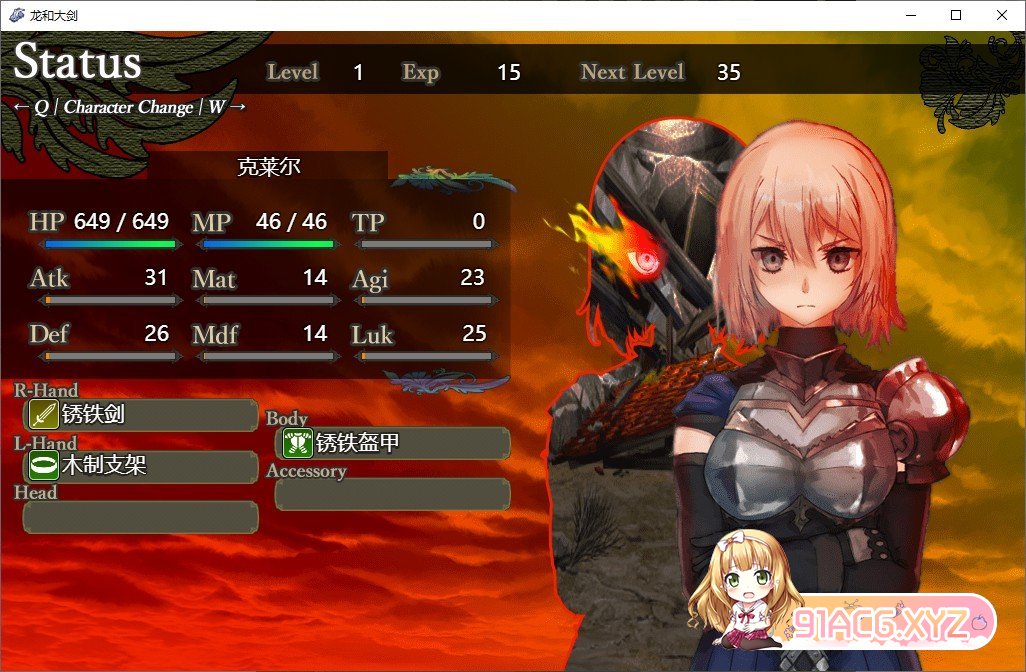Screen dimensions: 1026x672
Task: Switch to previous character with left arrow
Action: (20, 108)
